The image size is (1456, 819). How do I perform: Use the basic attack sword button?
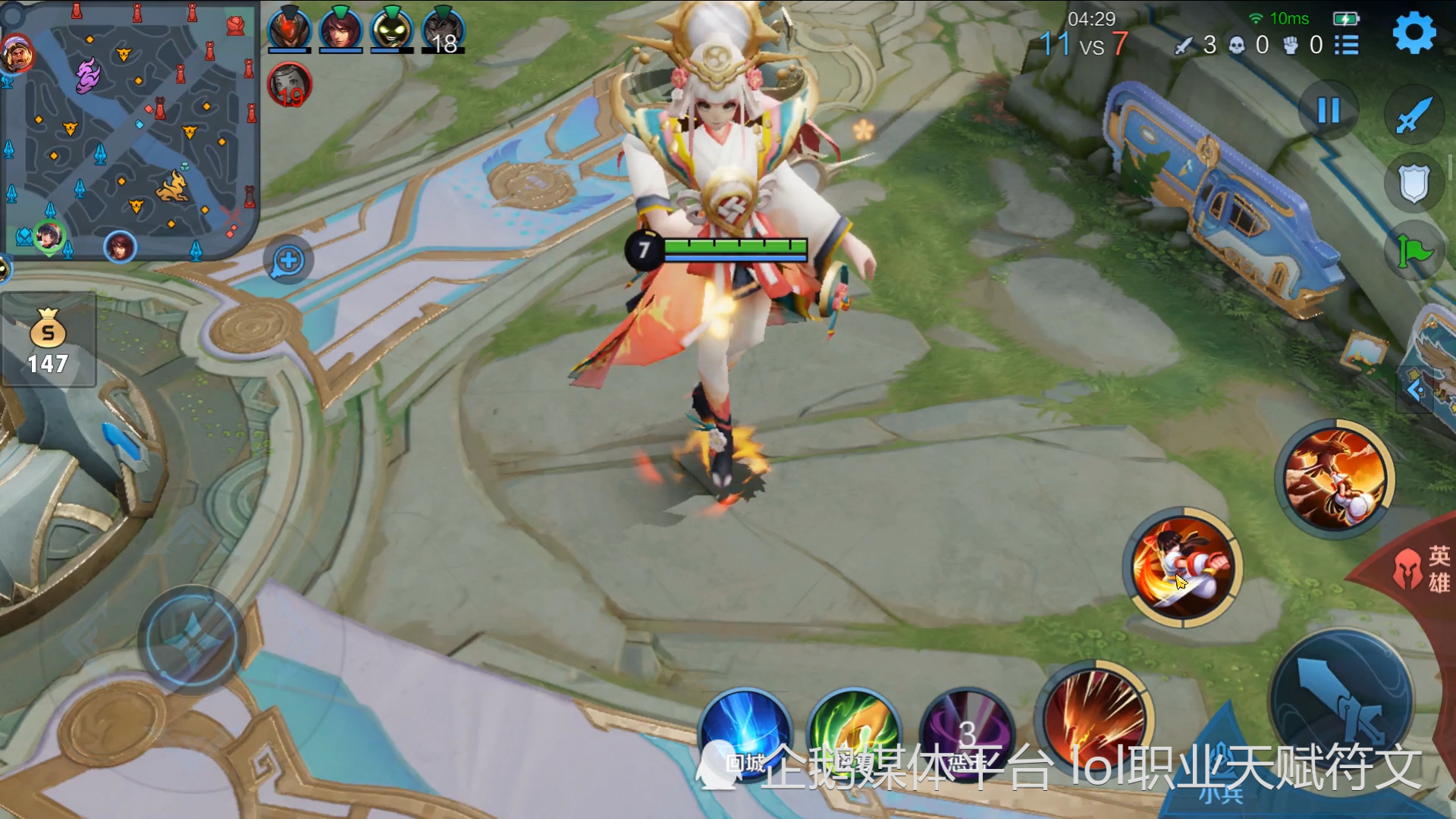[x=1341, y=701]
